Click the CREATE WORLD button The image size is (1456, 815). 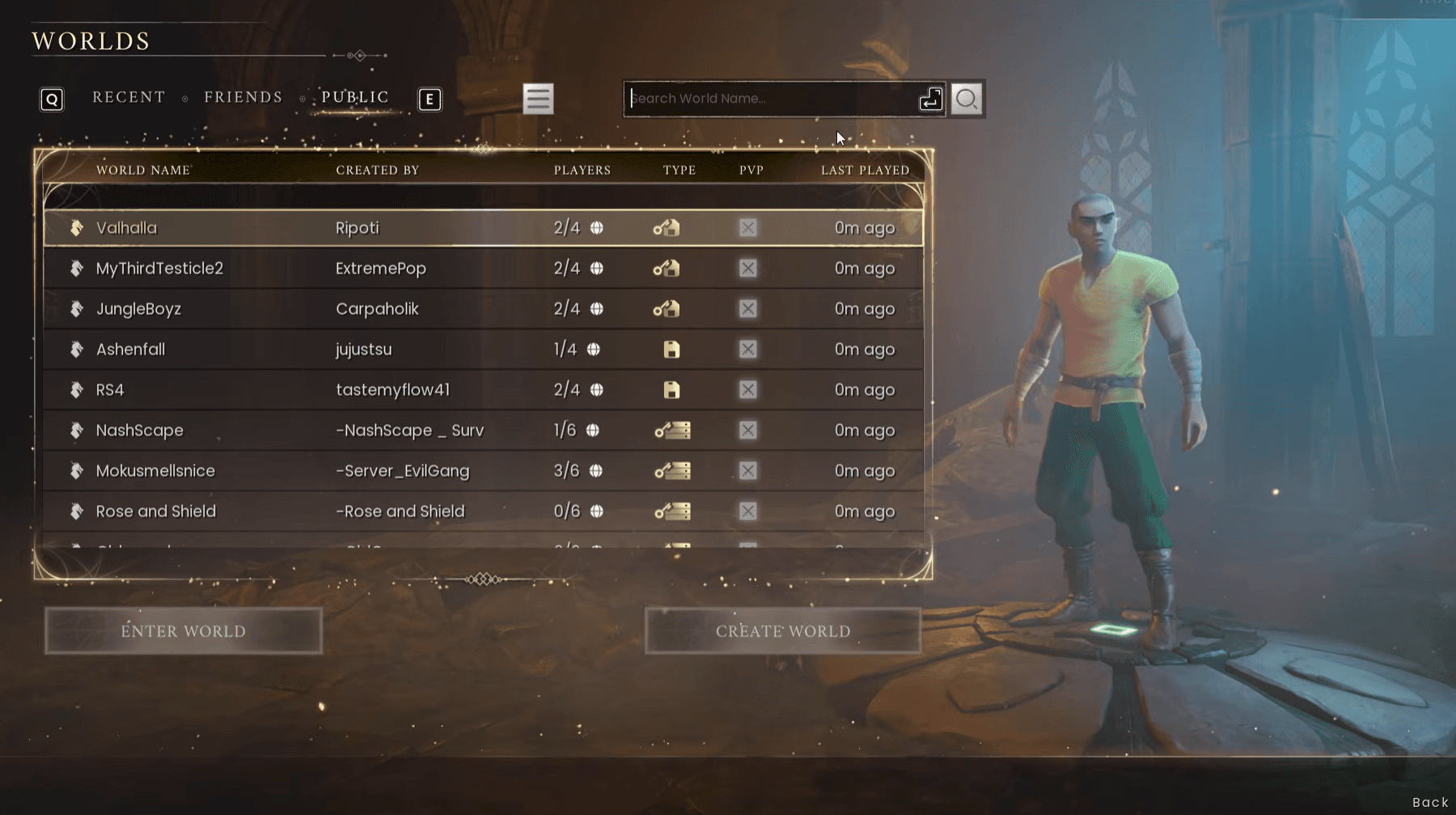[782, 630]
